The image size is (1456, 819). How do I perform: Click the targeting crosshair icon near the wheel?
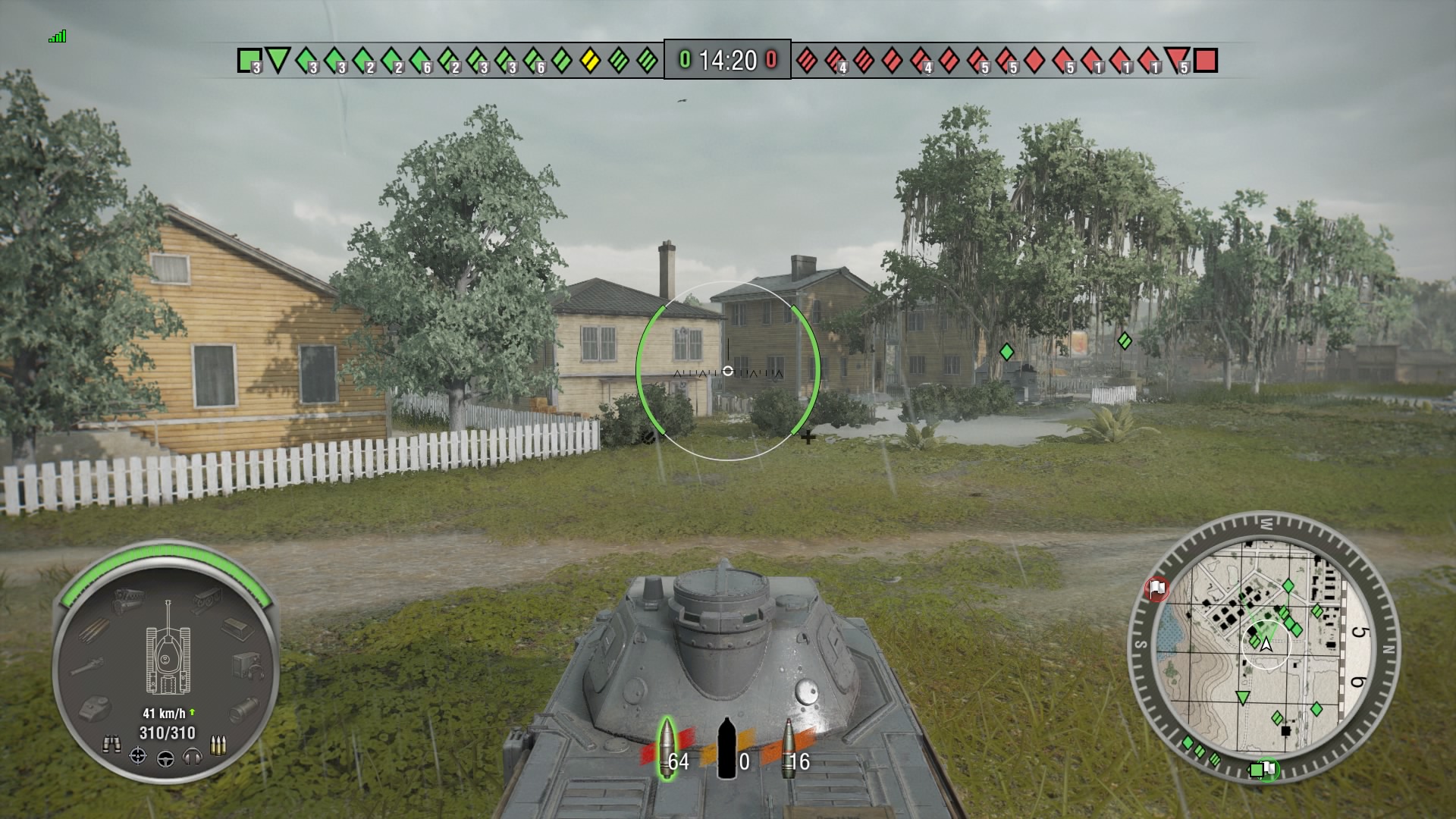point(136,757)
